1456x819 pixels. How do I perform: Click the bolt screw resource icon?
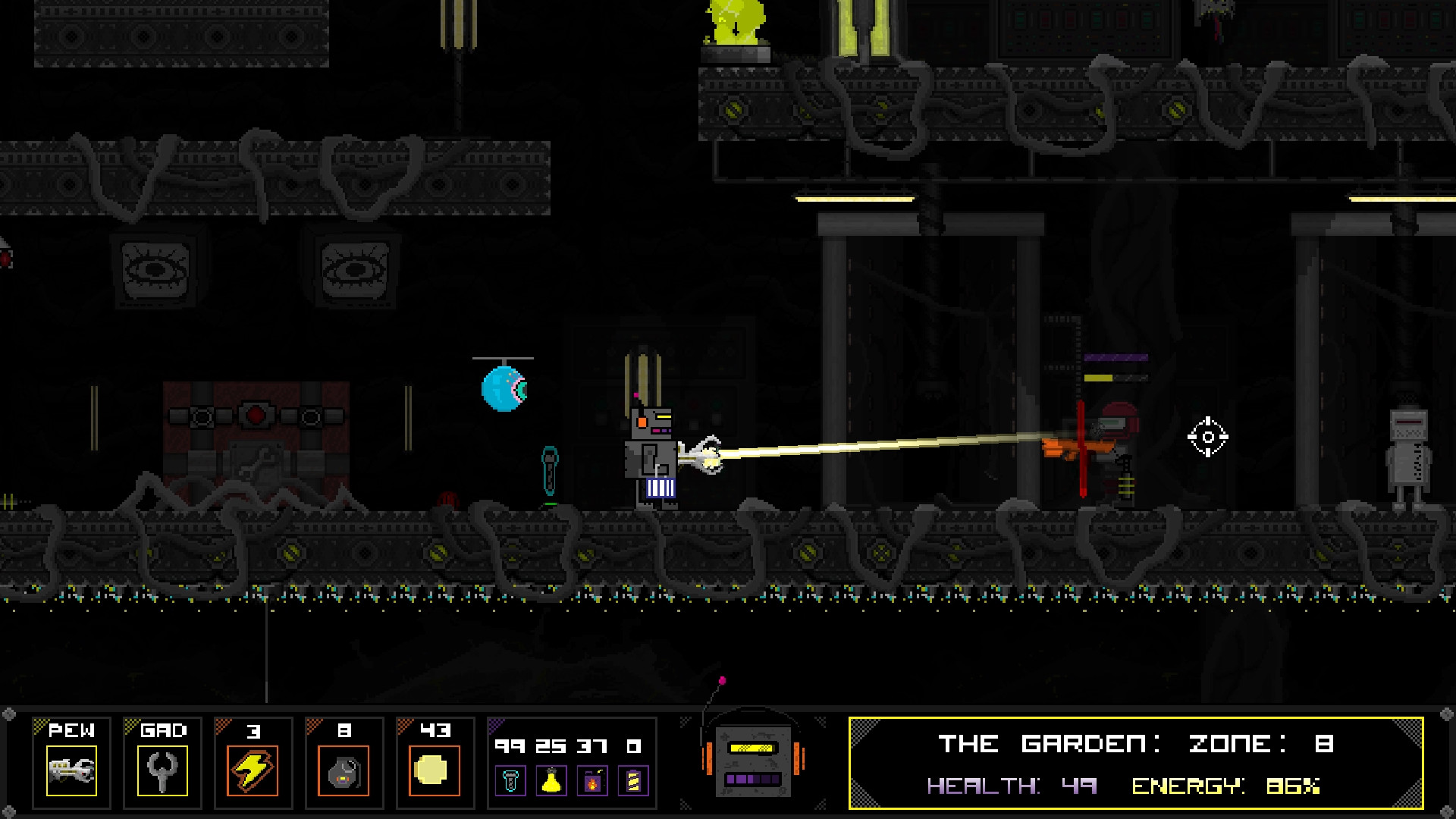[x=510, y=780]
